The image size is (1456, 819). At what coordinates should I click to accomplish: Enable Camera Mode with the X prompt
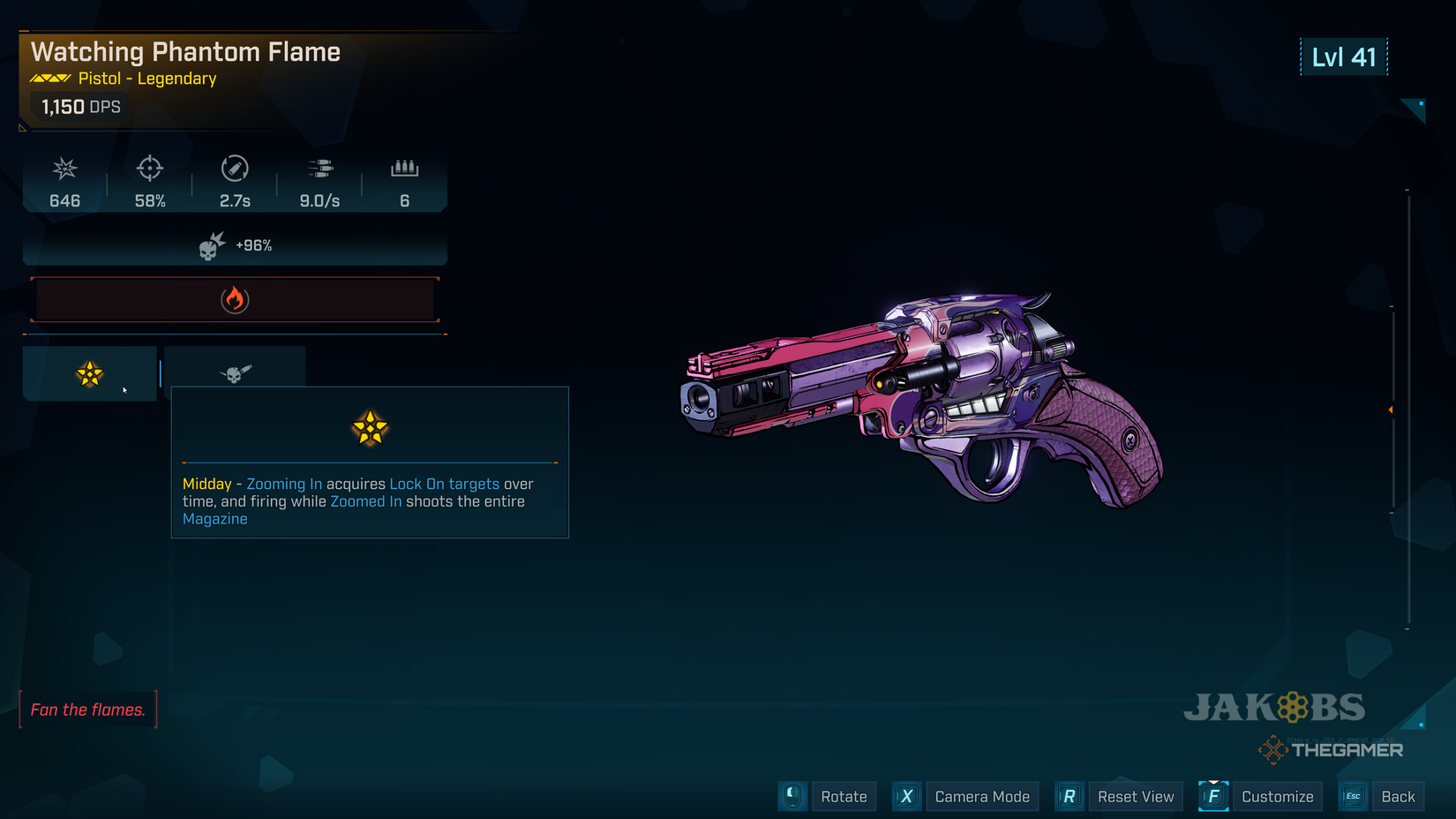[906, 796]
